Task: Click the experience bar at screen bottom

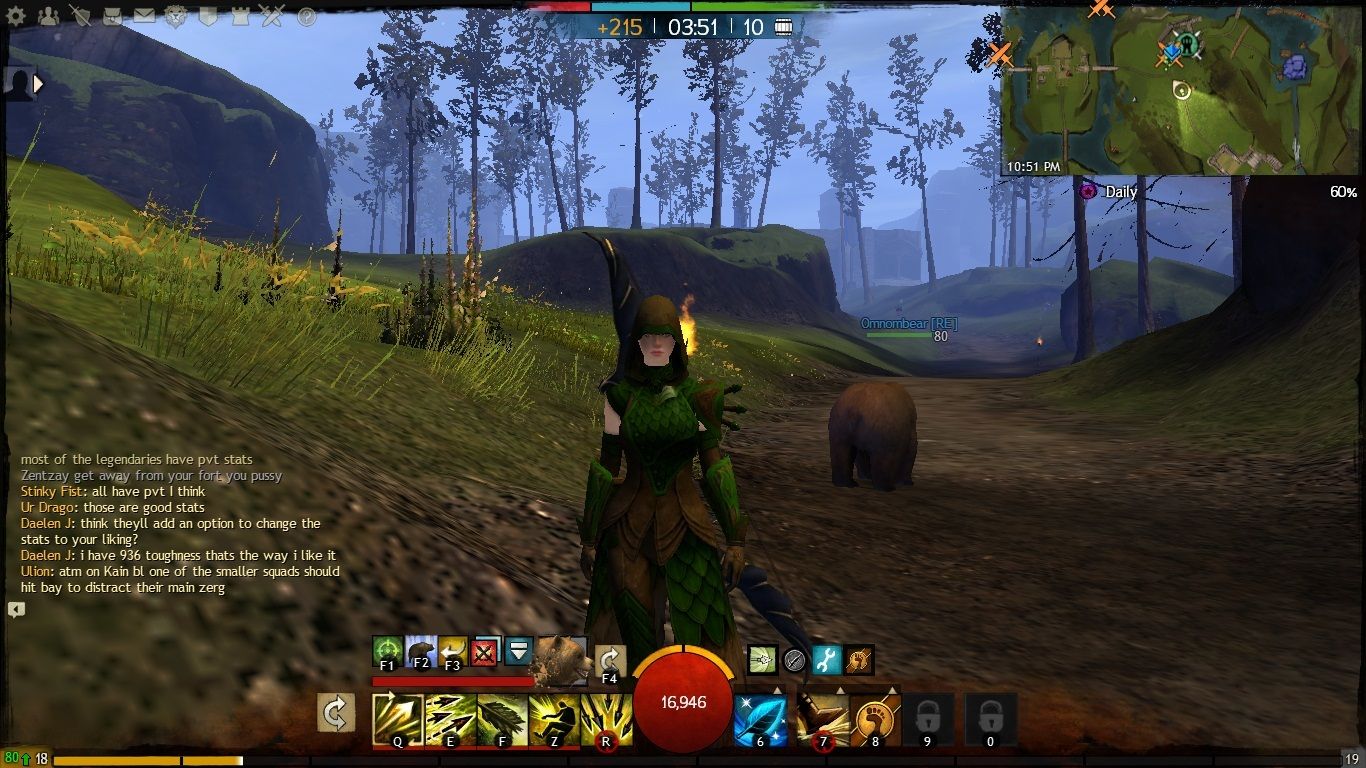Action: [400, 757]
